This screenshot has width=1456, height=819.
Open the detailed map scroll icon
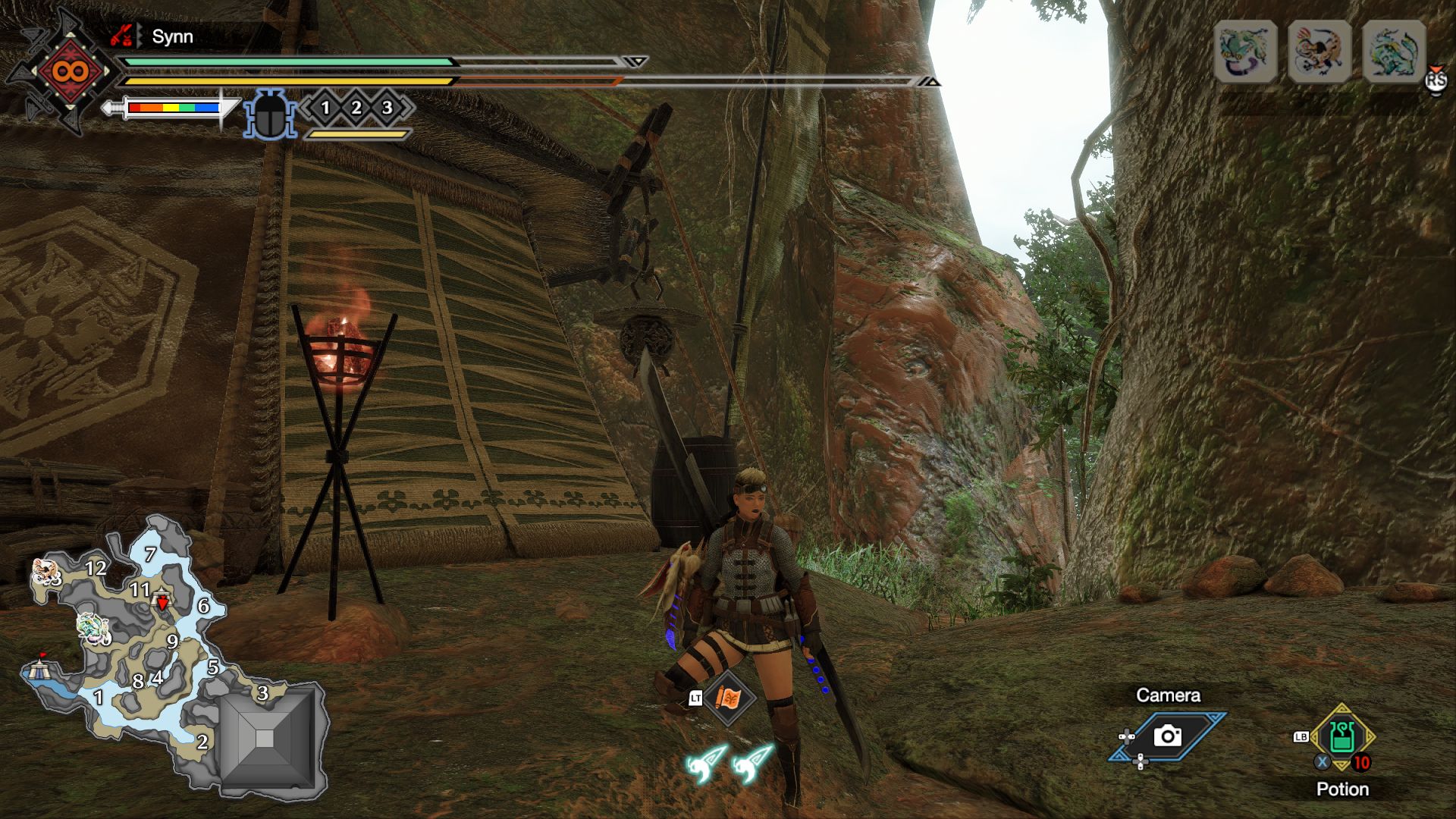pyautogui.click(x=728, y=698)
